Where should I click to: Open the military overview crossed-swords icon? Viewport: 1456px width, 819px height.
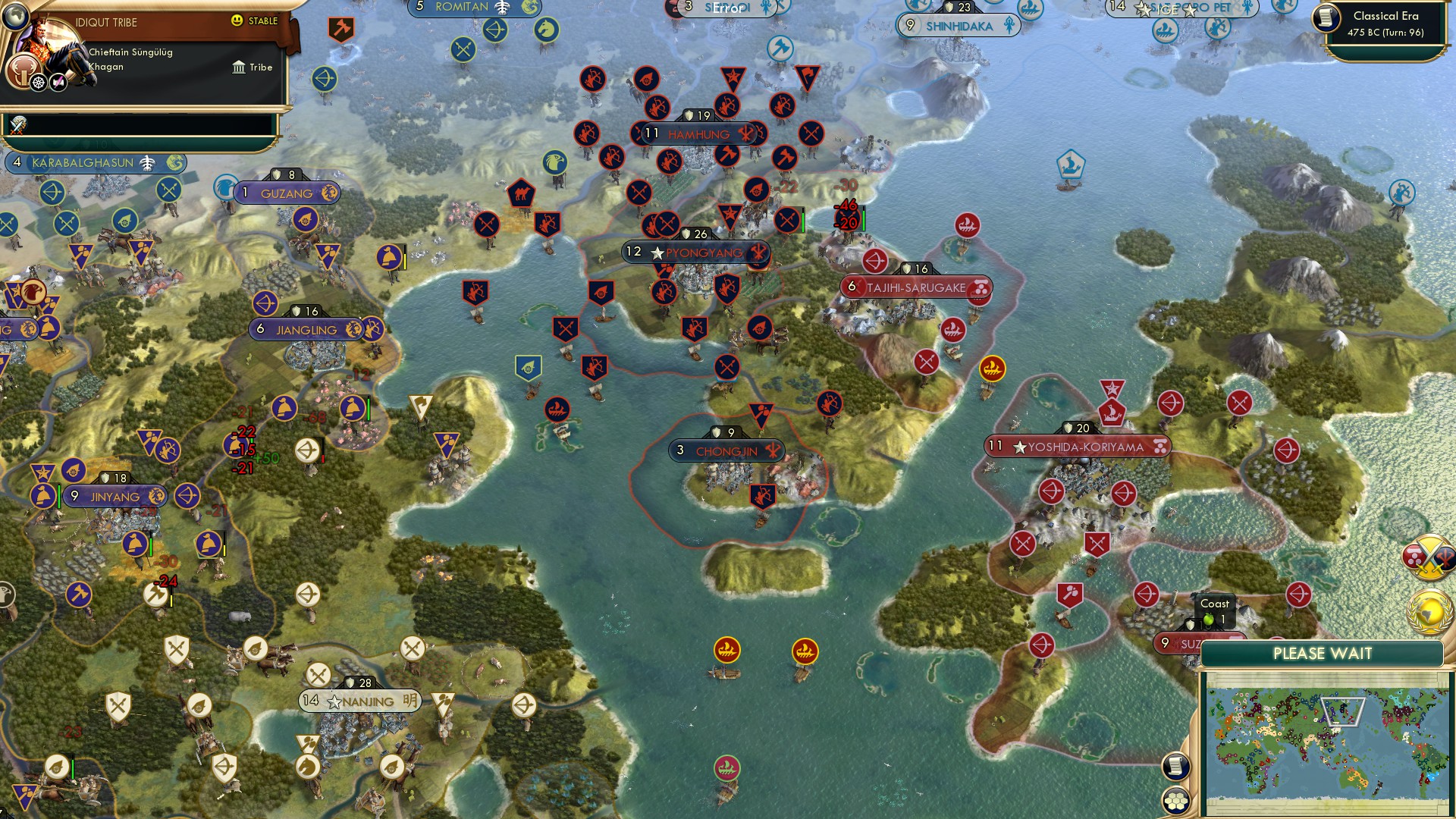coord(1430,557)
